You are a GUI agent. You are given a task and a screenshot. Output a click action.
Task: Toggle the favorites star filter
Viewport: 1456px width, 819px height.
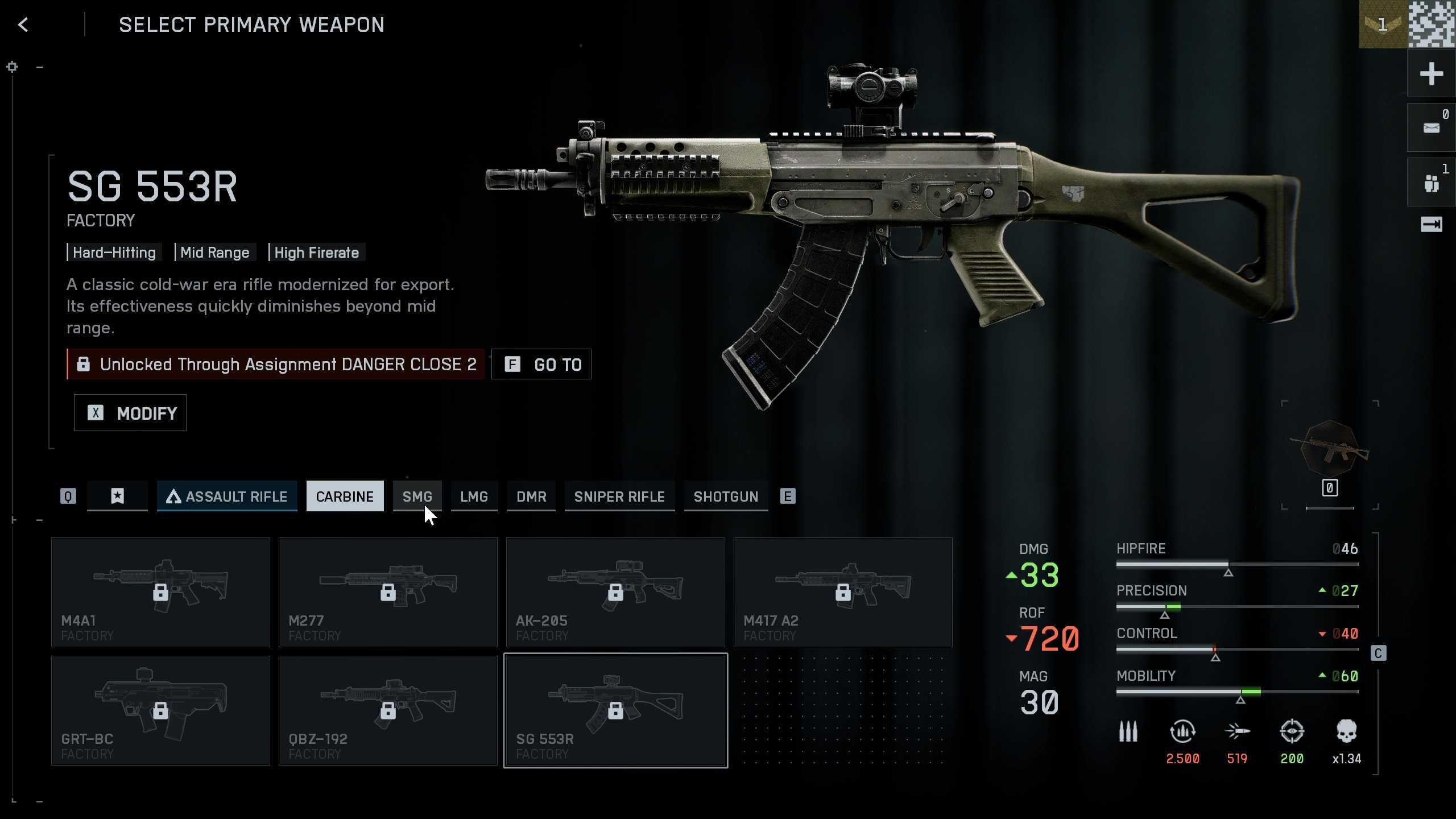click(118, 496)
